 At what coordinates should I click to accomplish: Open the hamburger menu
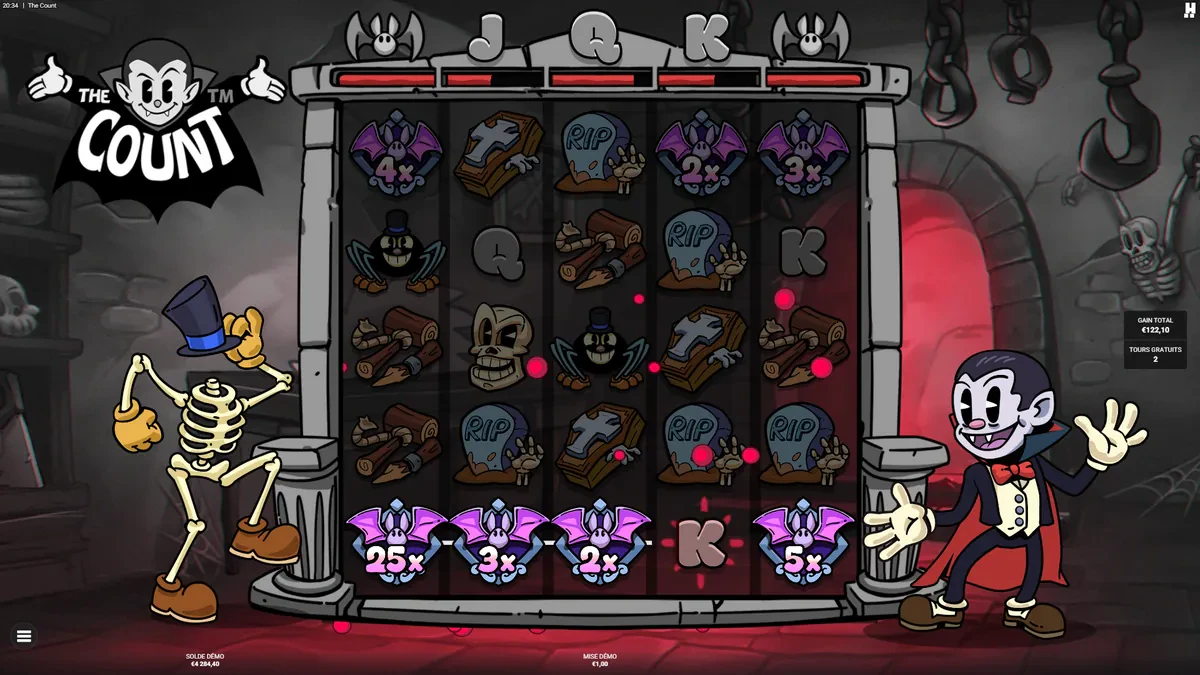click(24, 635)
